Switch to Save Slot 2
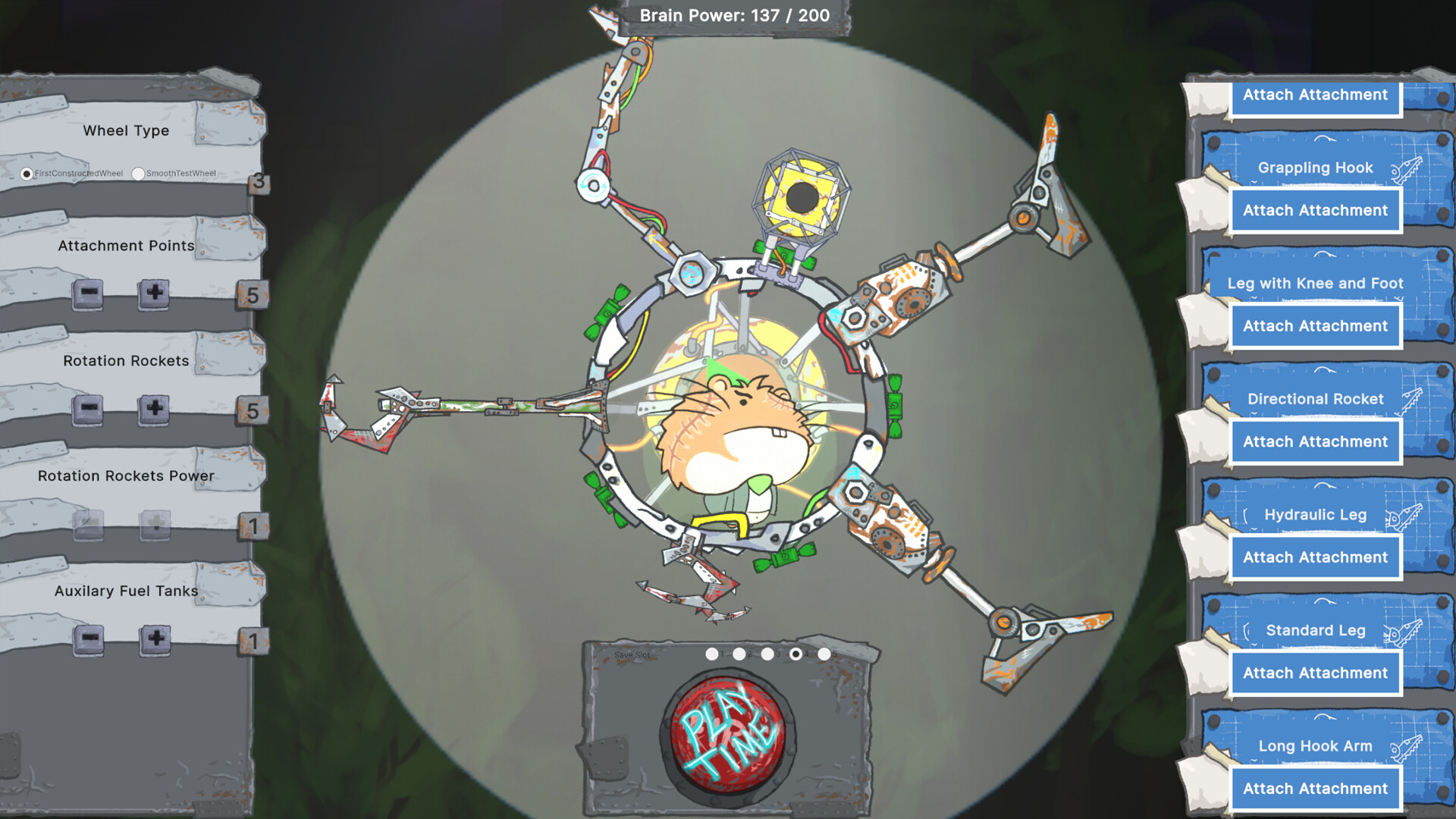The height and width of the screenshot is (819, 1456). 738,653
